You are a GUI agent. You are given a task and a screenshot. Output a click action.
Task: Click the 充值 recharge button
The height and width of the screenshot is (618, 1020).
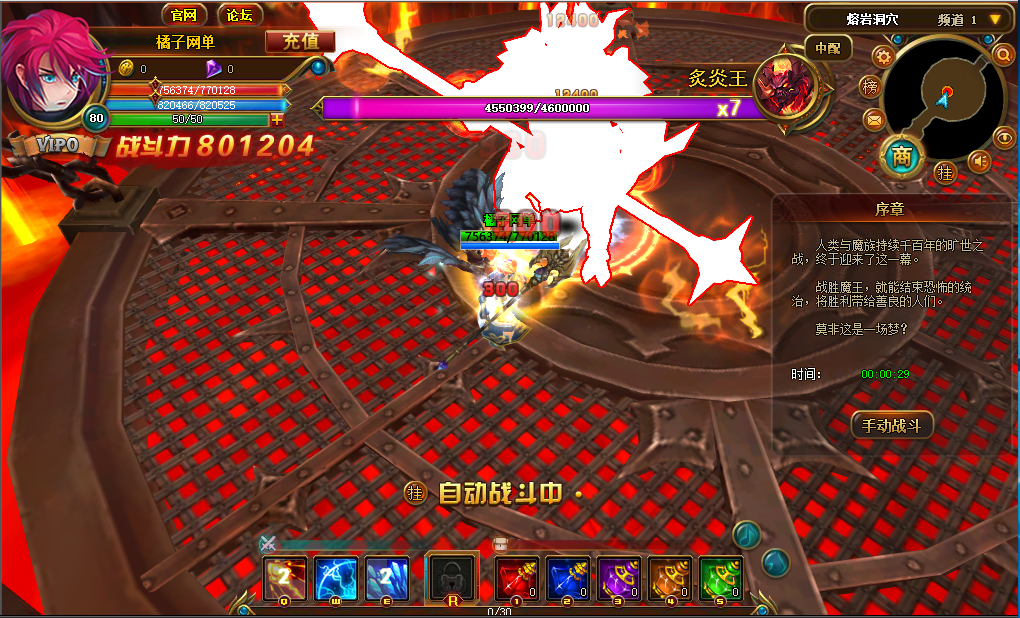pyautogui.click(x=300, y=41)
